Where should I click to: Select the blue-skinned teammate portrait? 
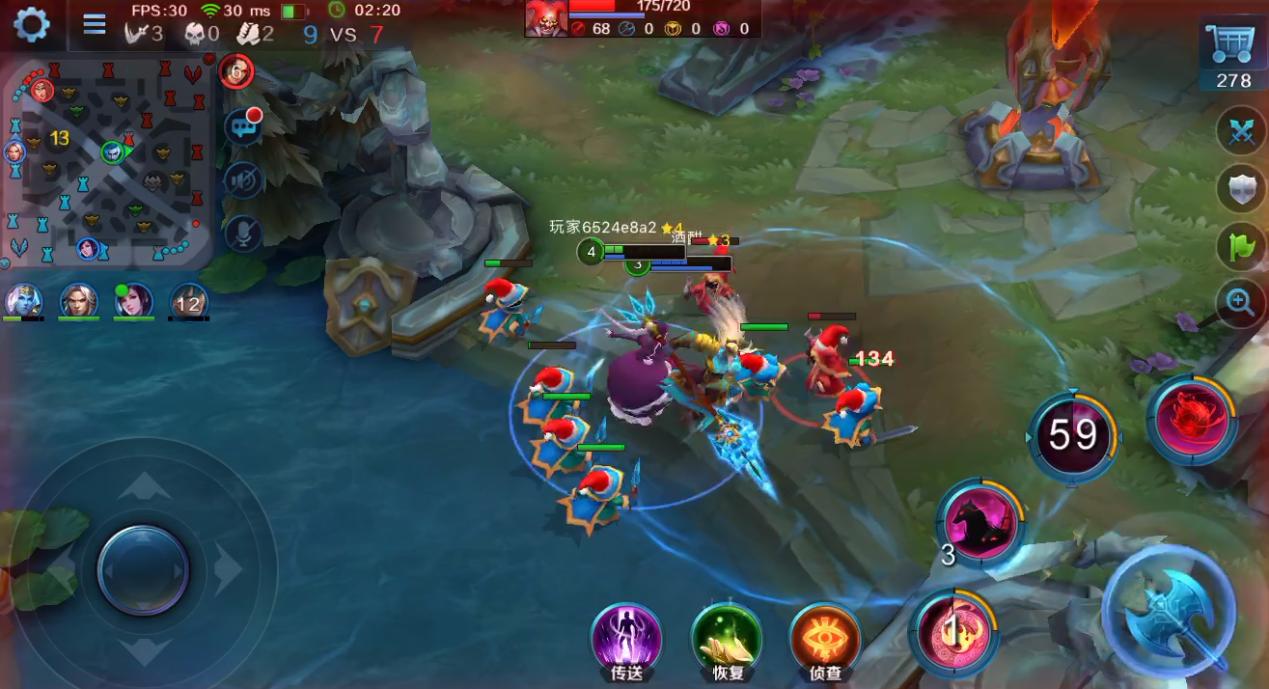click(23, 299)
